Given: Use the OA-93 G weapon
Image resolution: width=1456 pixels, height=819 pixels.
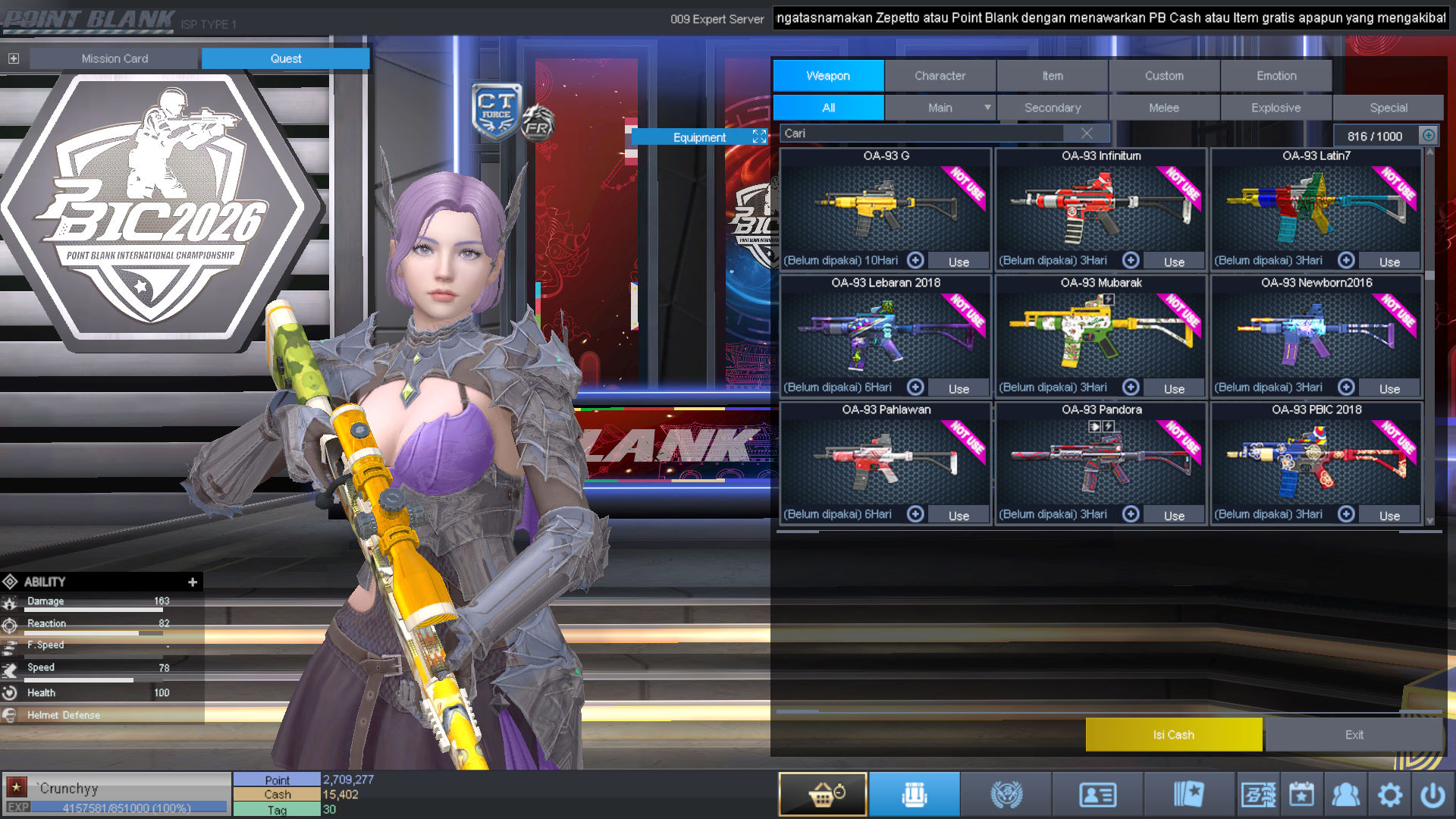Looking at the screenshot, I should 959,262.
